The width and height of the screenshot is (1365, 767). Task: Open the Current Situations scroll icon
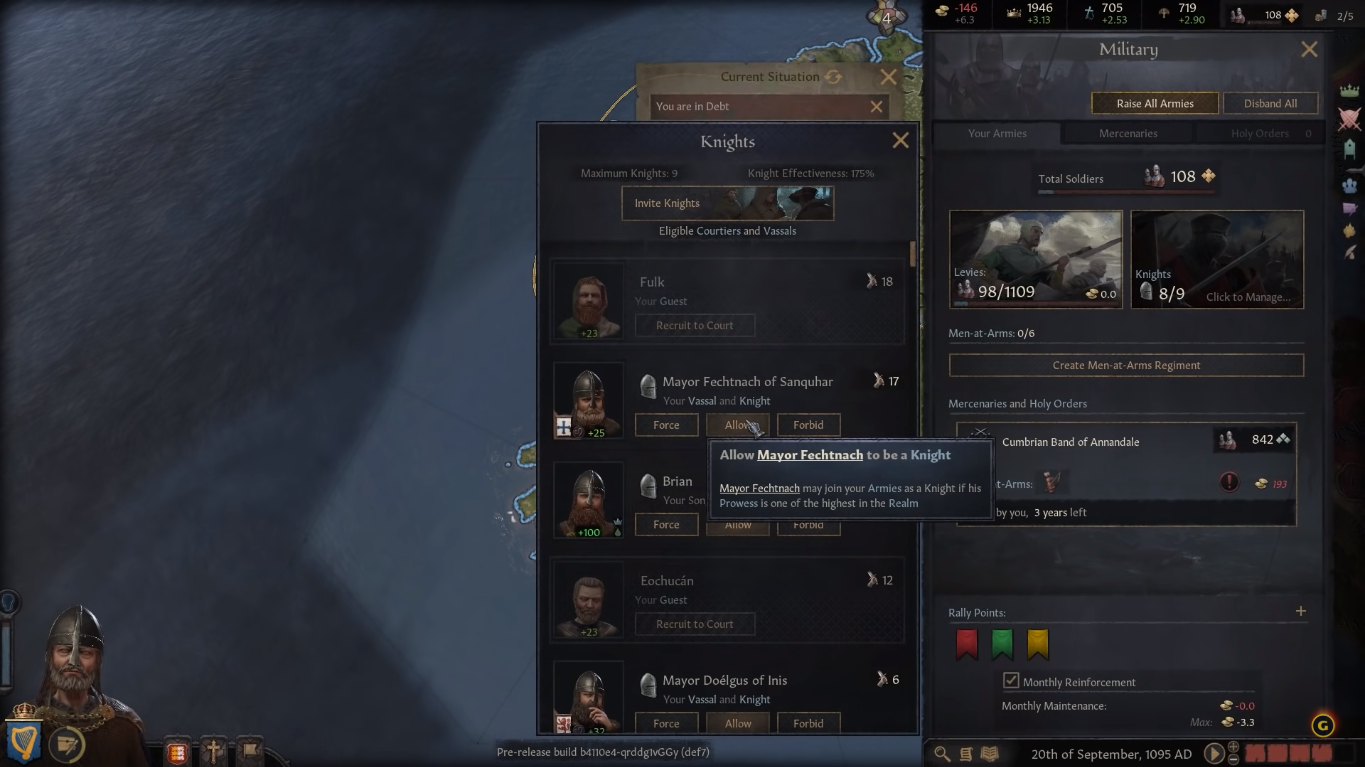point(966,753)
